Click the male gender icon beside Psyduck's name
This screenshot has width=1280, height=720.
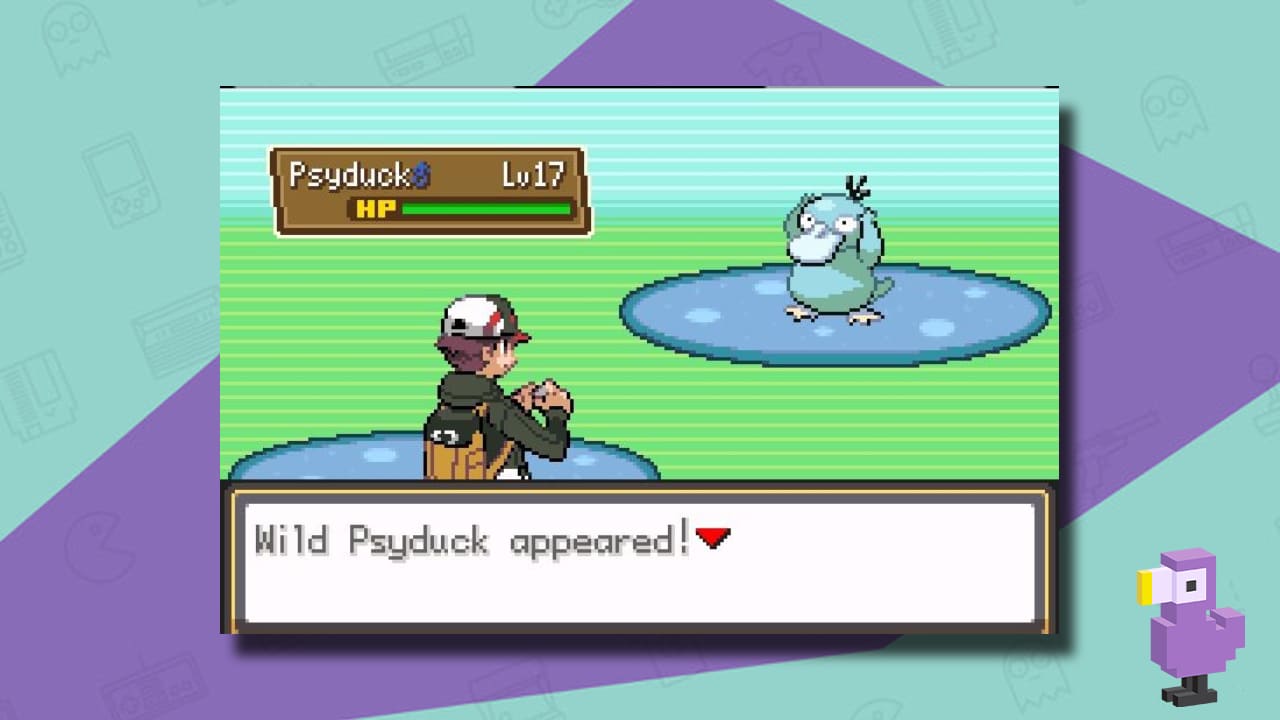pos(420,175)
